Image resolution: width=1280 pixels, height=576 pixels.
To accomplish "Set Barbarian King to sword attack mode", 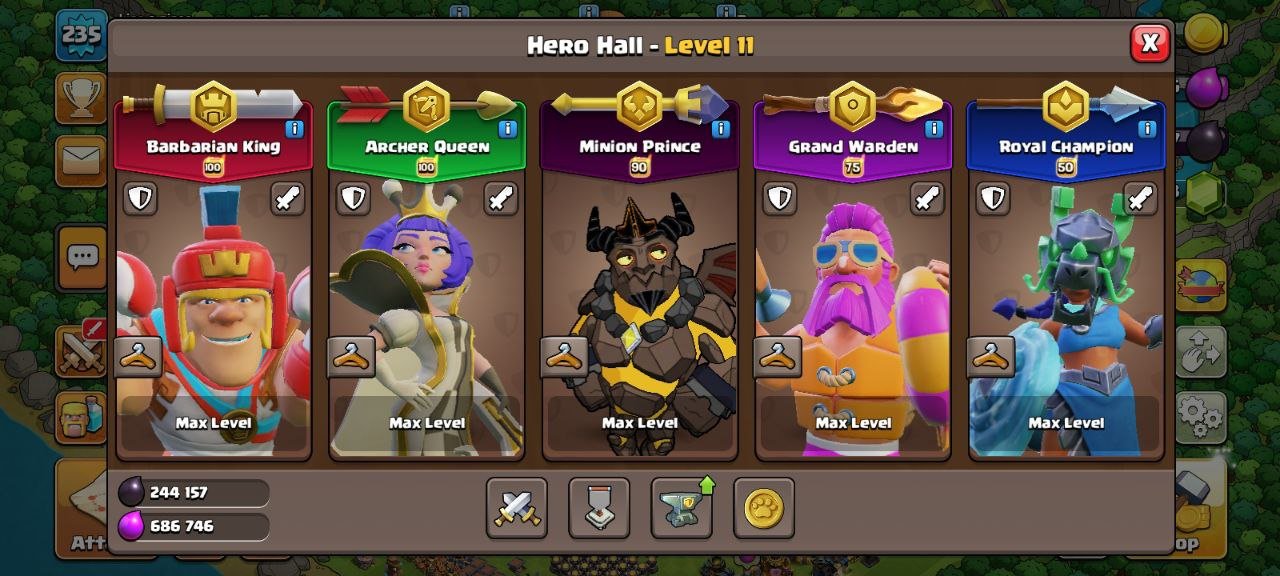I will click(x=287, y=198).
